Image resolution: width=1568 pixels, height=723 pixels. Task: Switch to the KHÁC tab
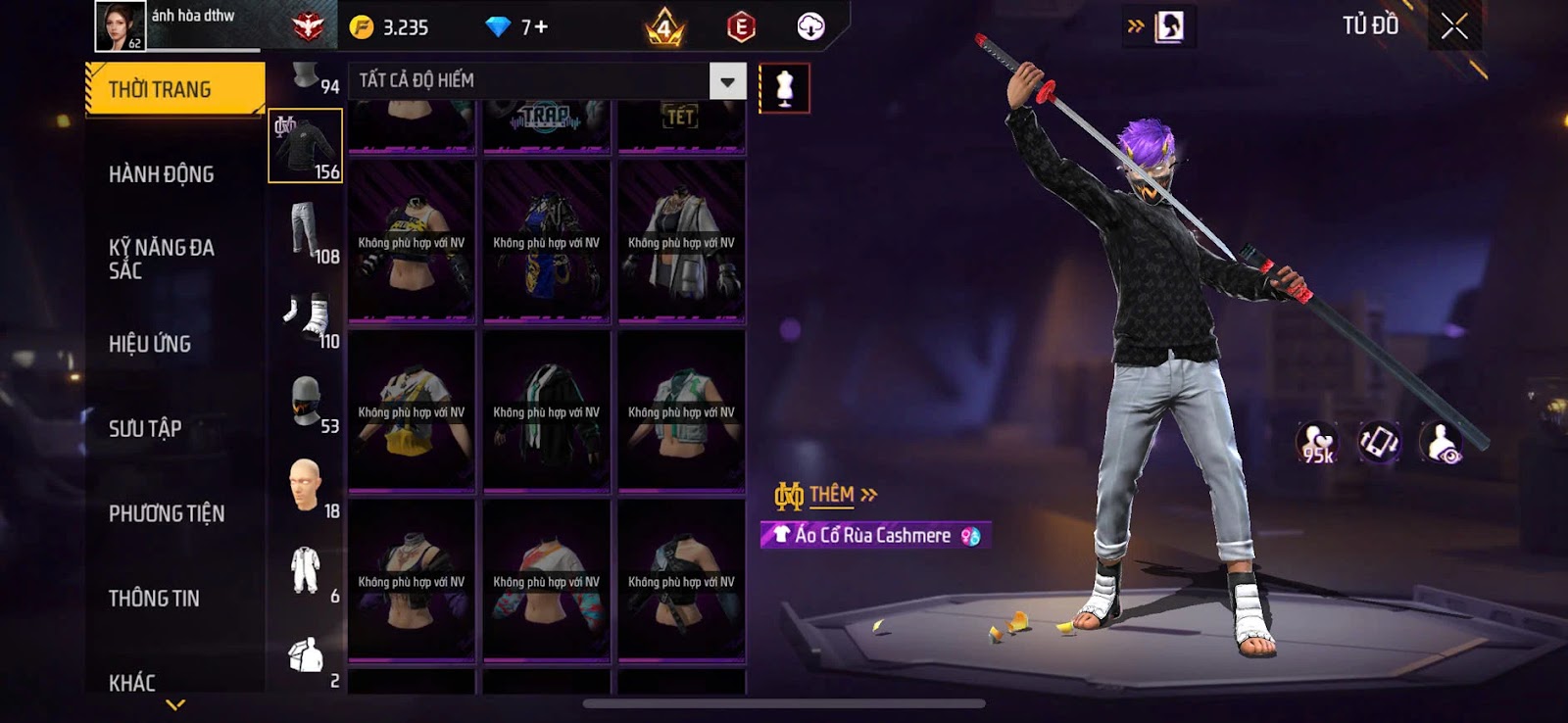coord(132,682)
